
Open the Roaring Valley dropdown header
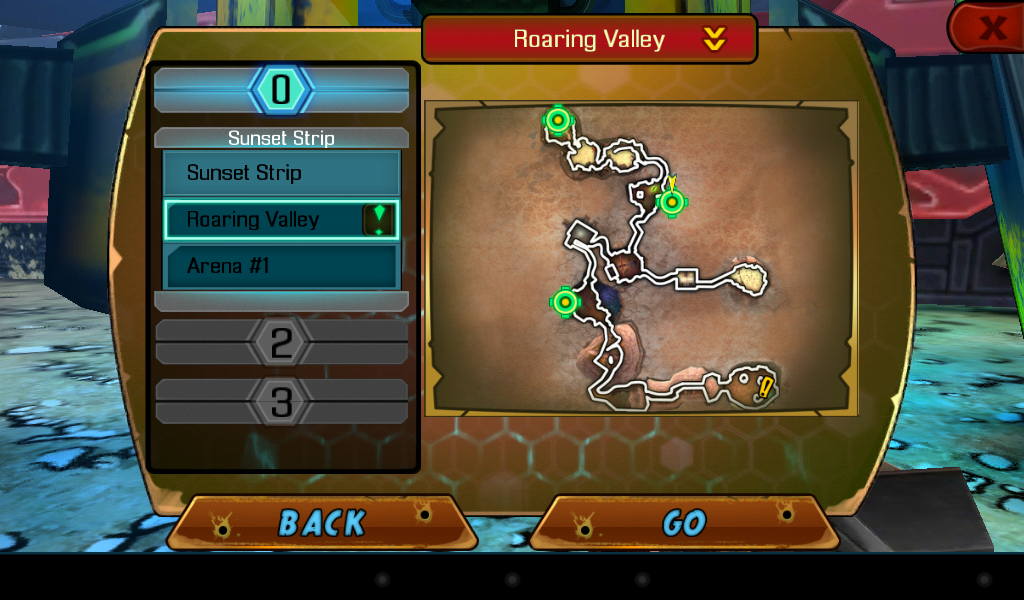pyautogui.click(x=589, y=40)
